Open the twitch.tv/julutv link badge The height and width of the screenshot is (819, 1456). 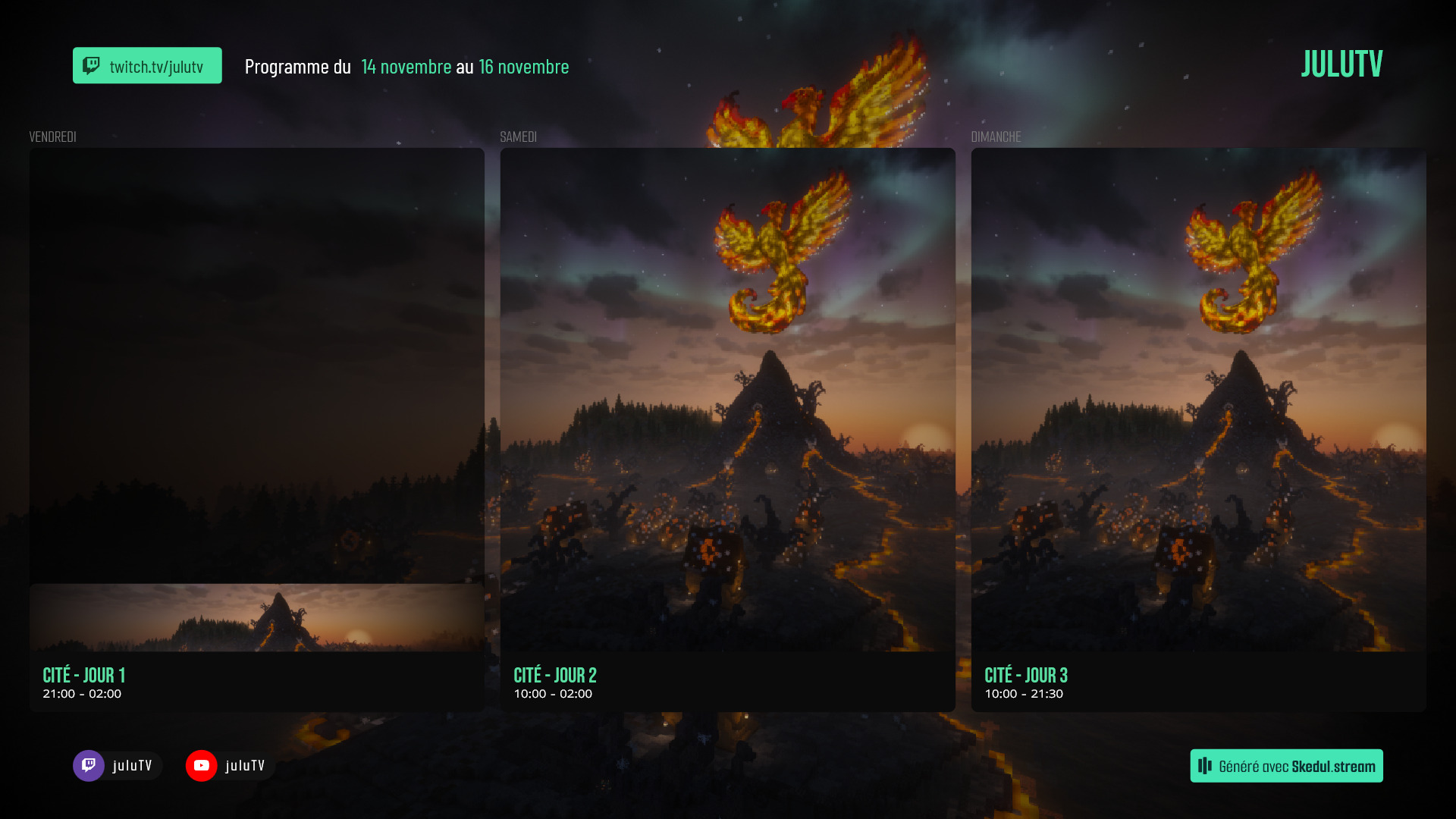147,66
